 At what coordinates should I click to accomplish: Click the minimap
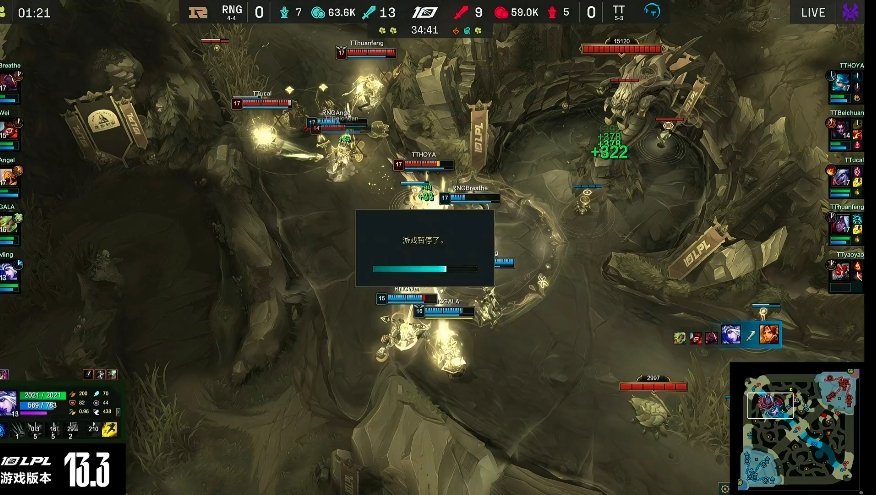pyautogui.click(x=802, y=427)
